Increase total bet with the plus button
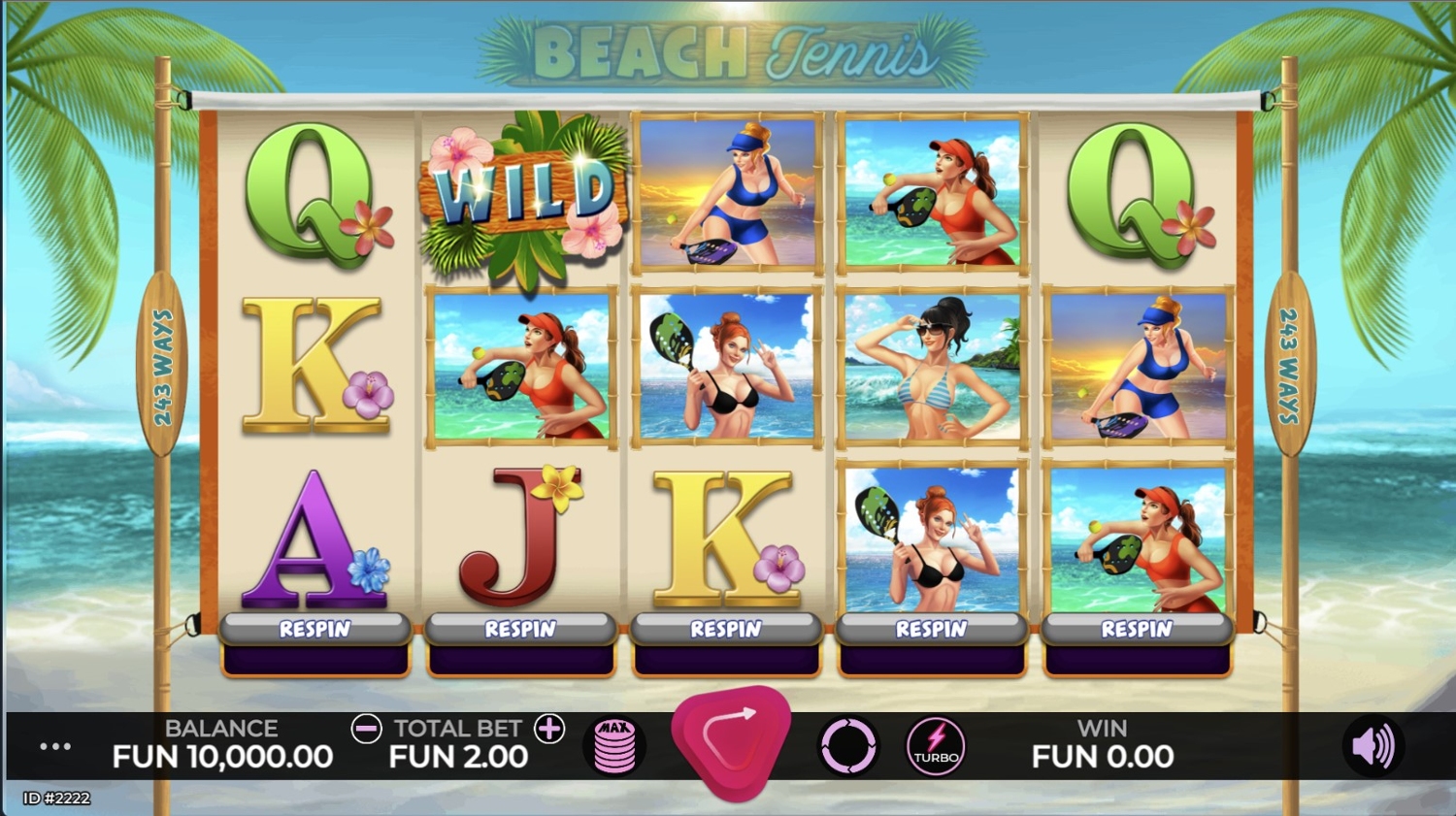1456x816 pixels. tap(549, 729)
